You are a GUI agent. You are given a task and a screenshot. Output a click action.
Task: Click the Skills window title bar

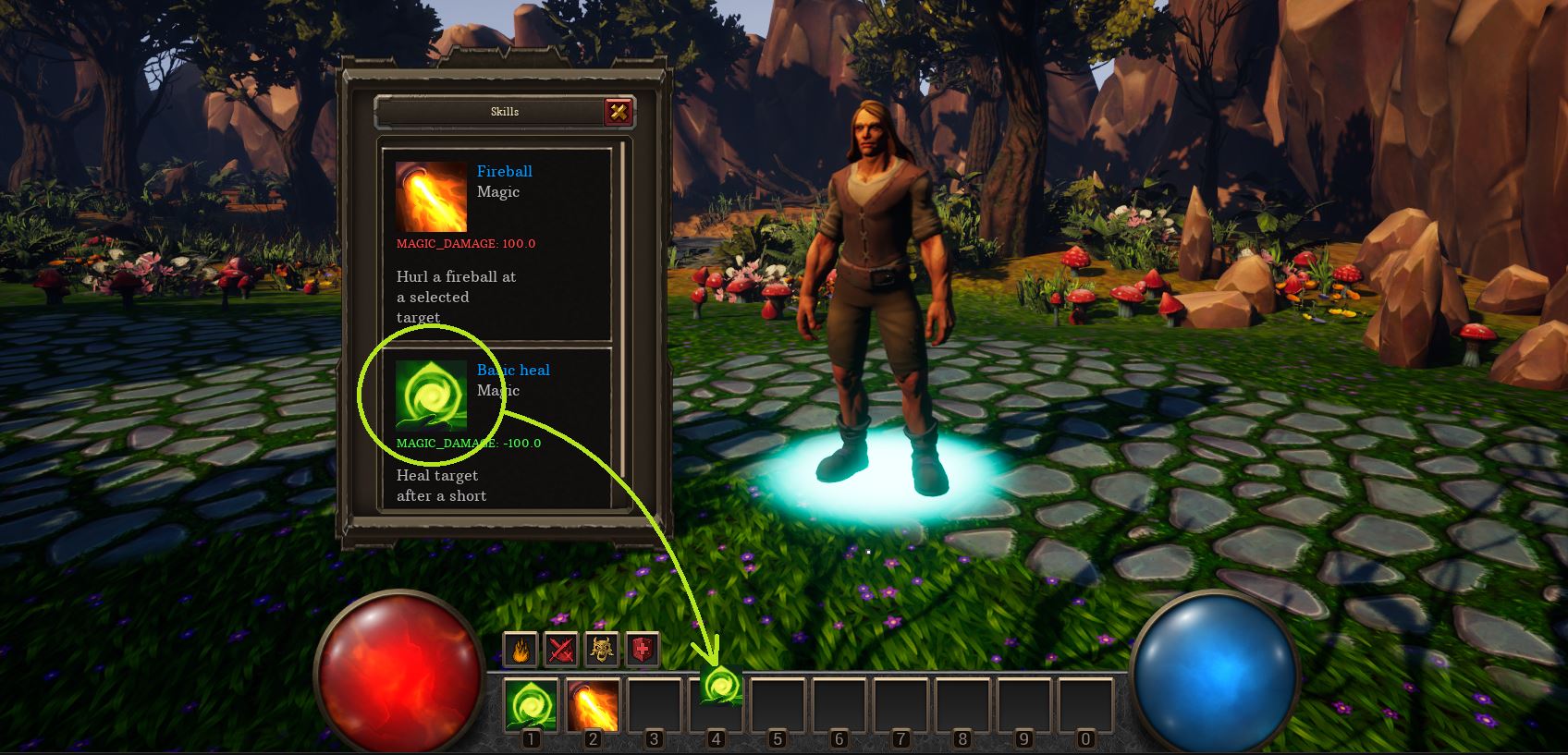click(489, 112)
